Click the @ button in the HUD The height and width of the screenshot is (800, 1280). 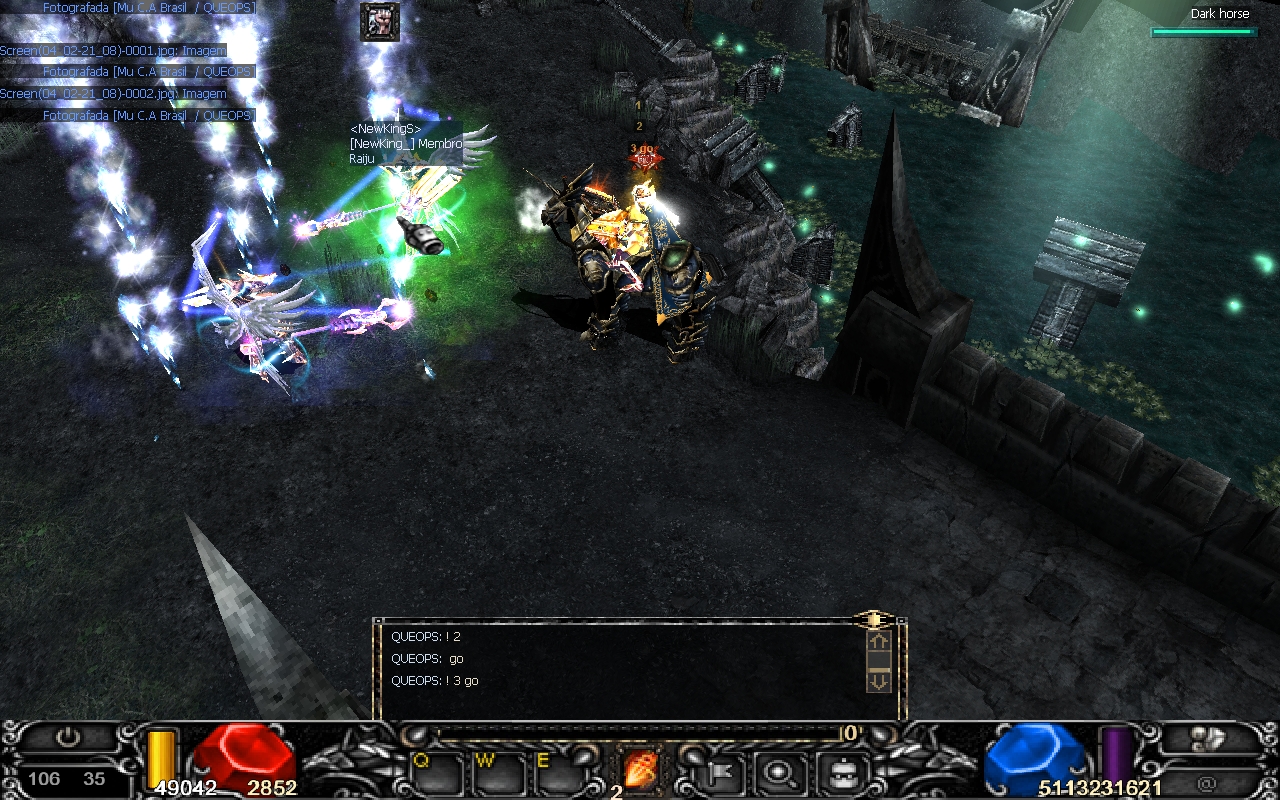[x=1207, y=783]
